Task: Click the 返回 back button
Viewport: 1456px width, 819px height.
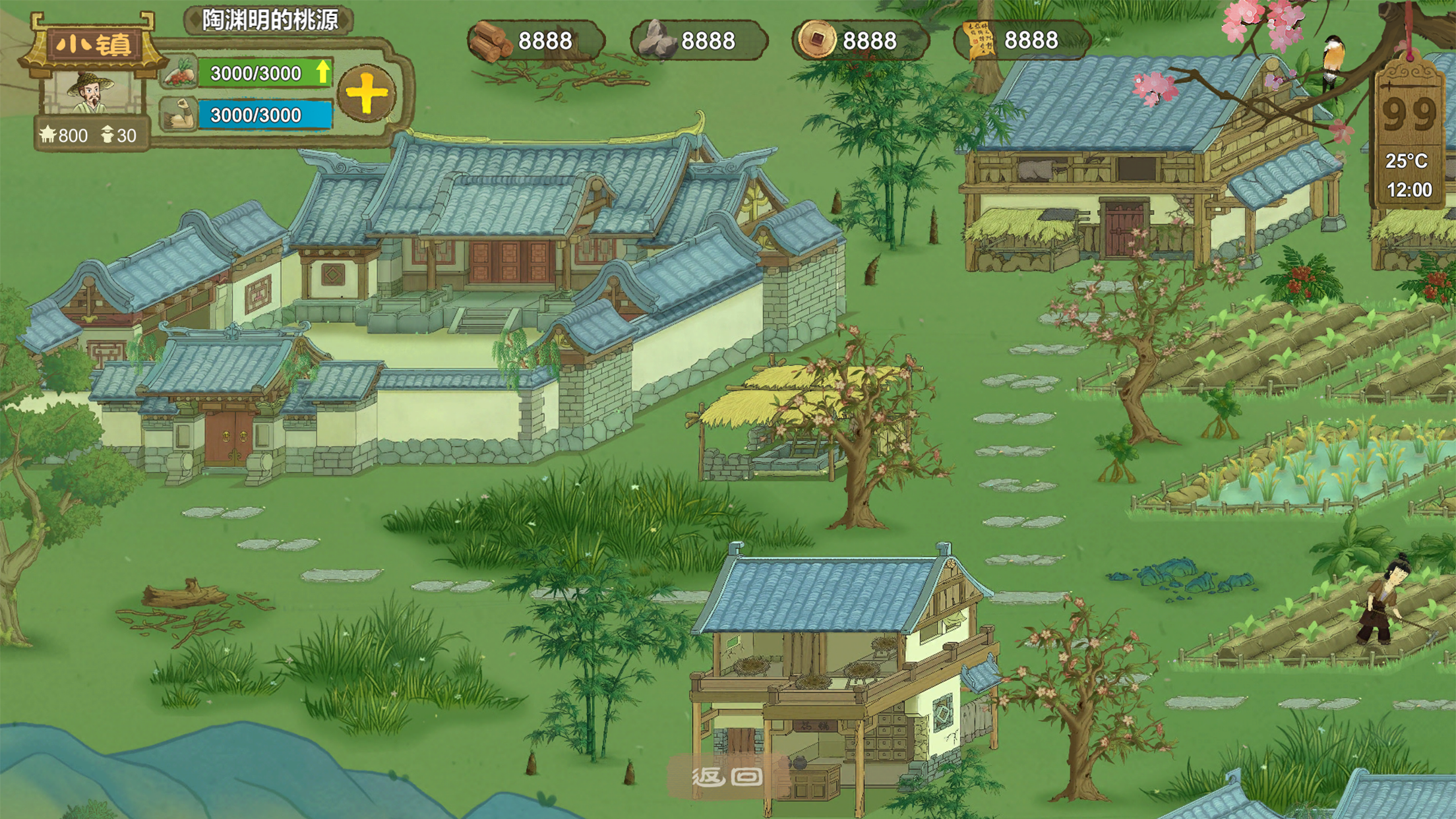Action: point(727,776)
